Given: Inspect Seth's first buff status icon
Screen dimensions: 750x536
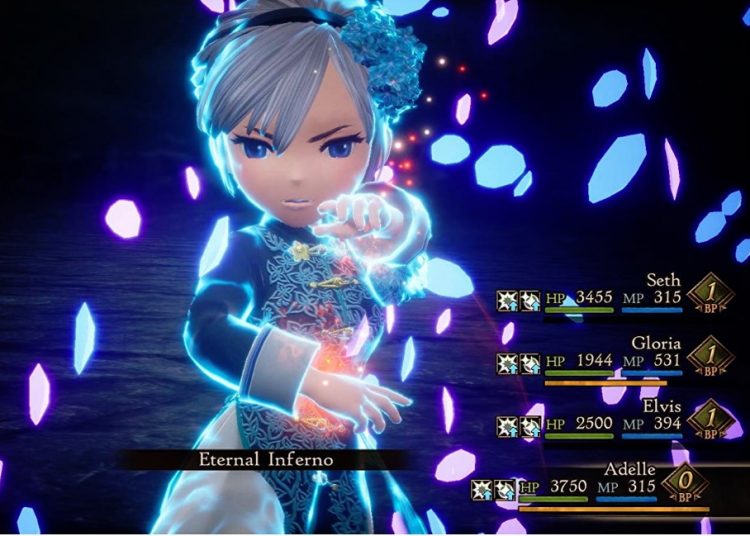Looking at the screenshot, I should [x=507, y=300].
